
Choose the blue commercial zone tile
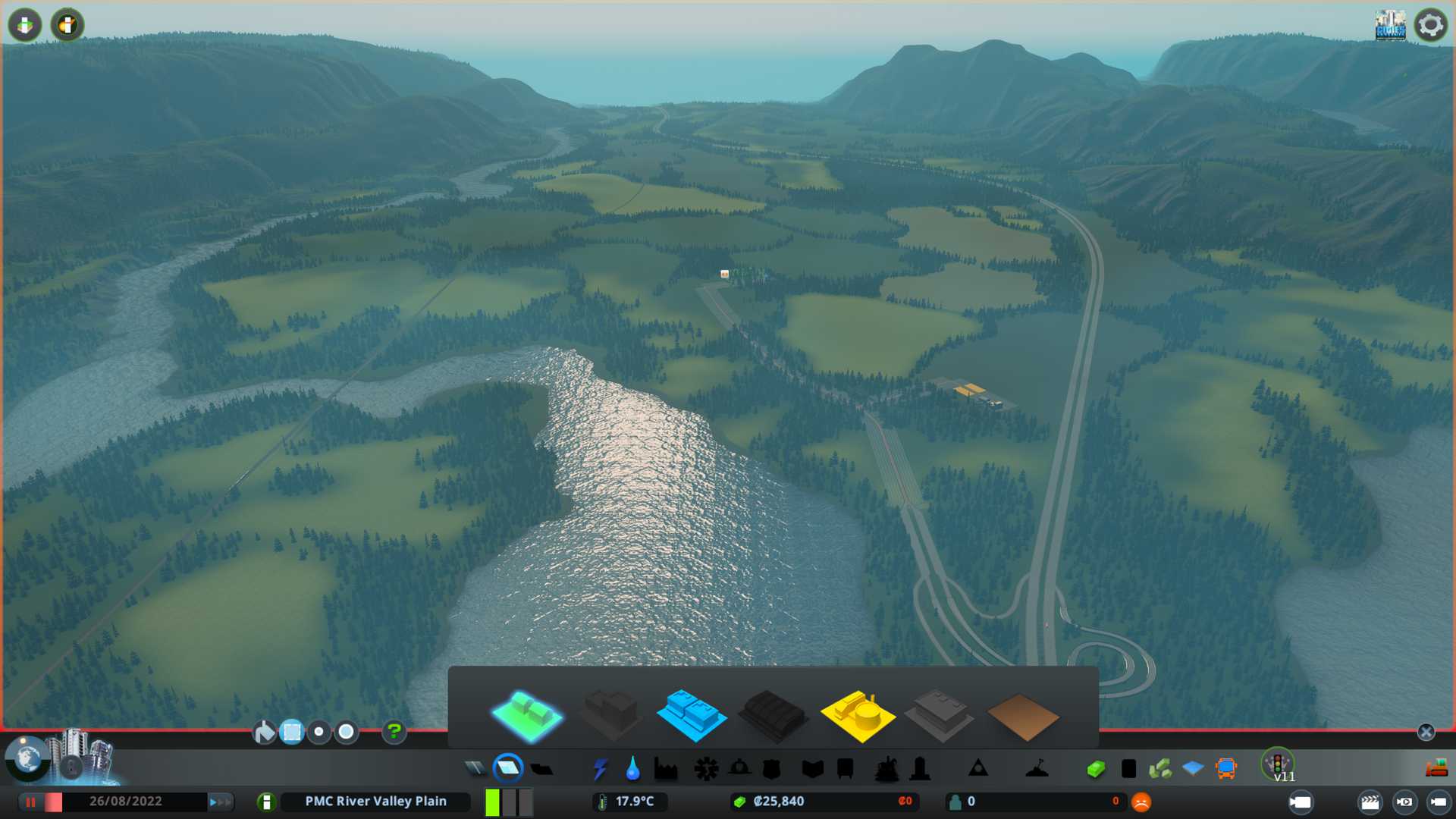(x=691, y=715)
